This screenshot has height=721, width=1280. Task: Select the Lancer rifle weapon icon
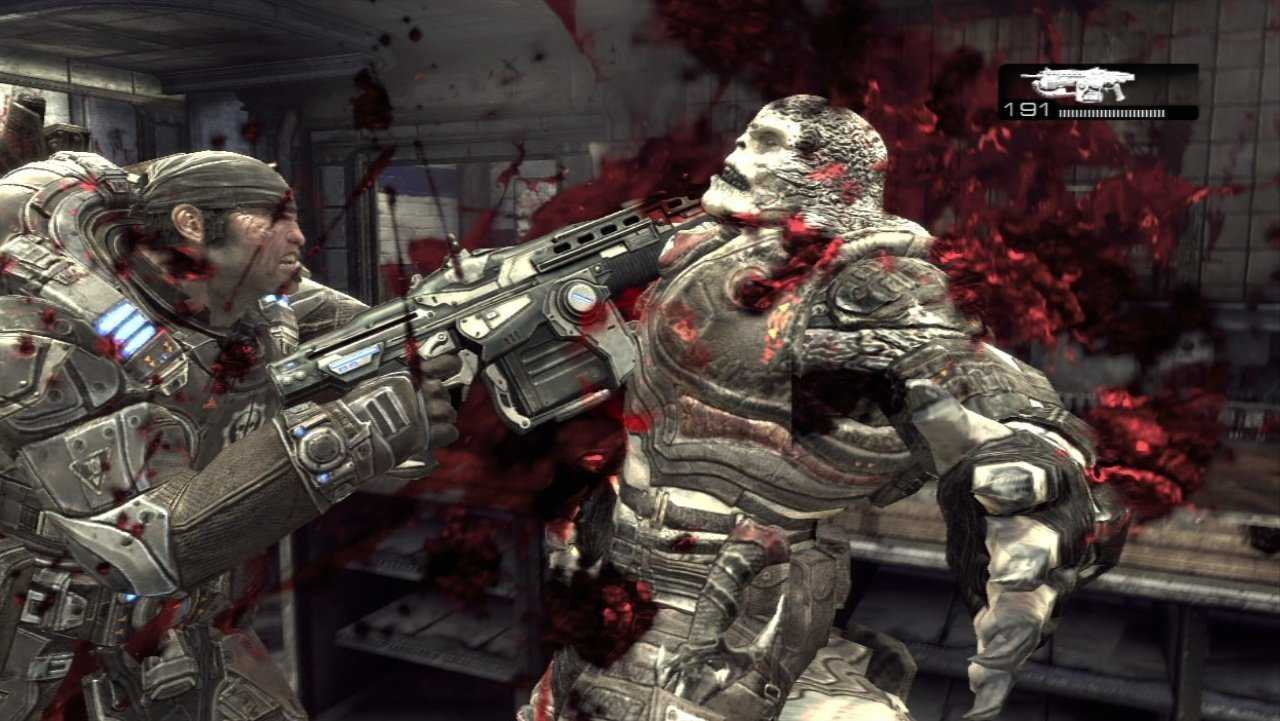tap(1077, 84)
